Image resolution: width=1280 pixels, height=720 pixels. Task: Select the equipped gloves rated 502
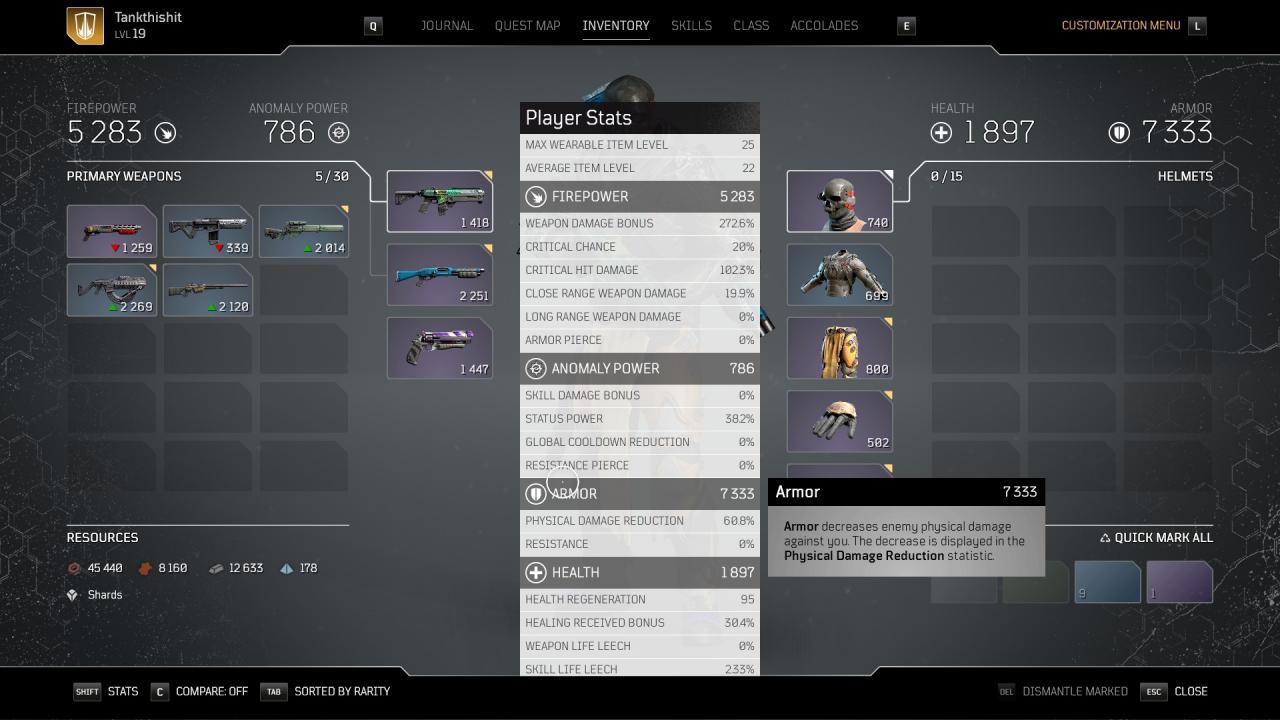coord(840,421)
